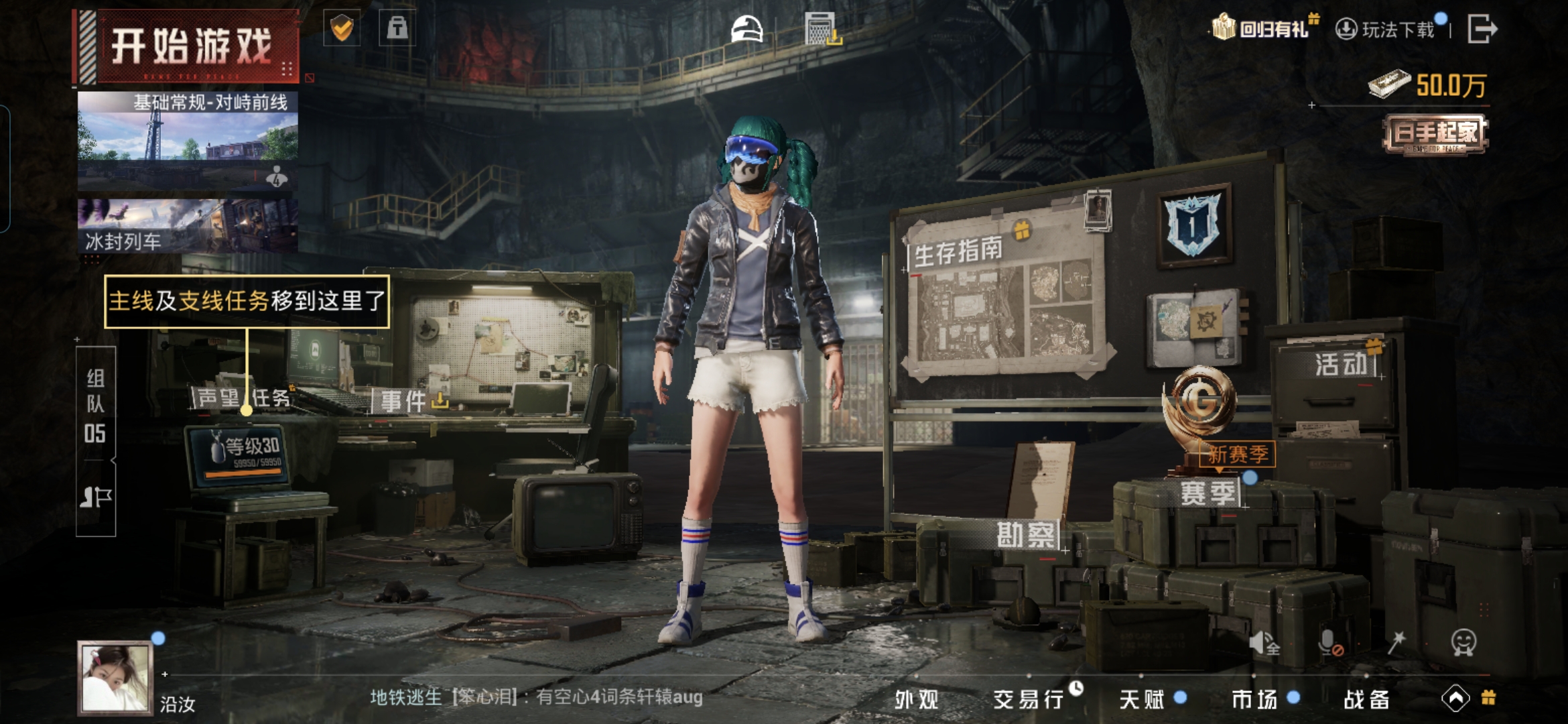The width and height of the screenshot is (1568, 724).
Task: Enter the 赛季 season menu
Action: pyautogui.click(x=1207, y=493)
